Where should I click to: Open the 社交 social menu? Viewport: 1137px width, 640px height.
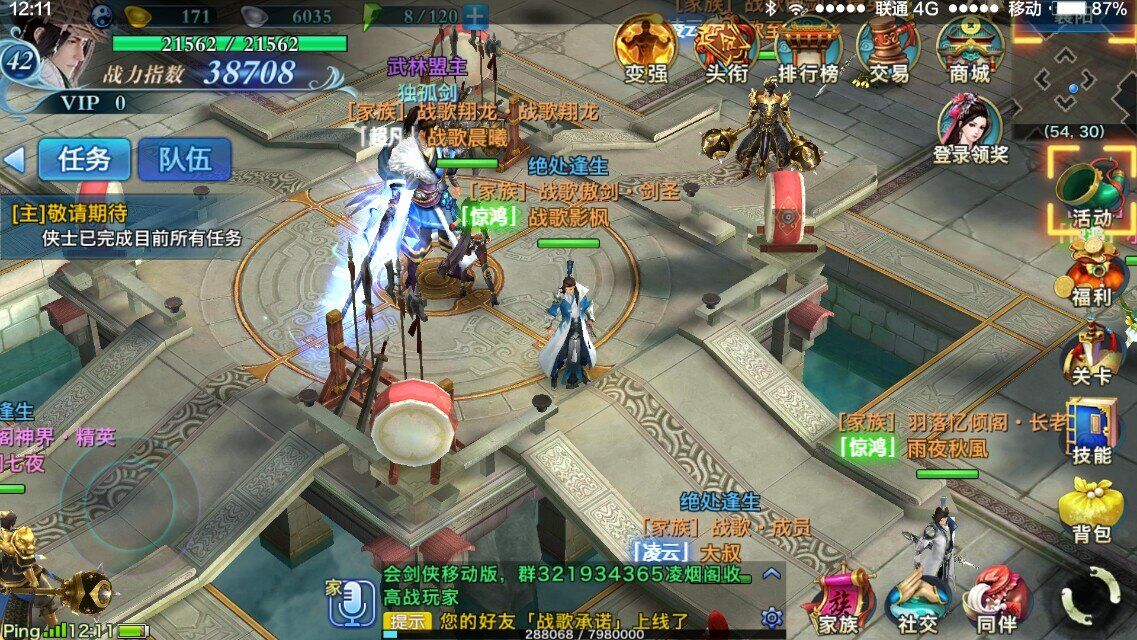[x=917, y=600]
